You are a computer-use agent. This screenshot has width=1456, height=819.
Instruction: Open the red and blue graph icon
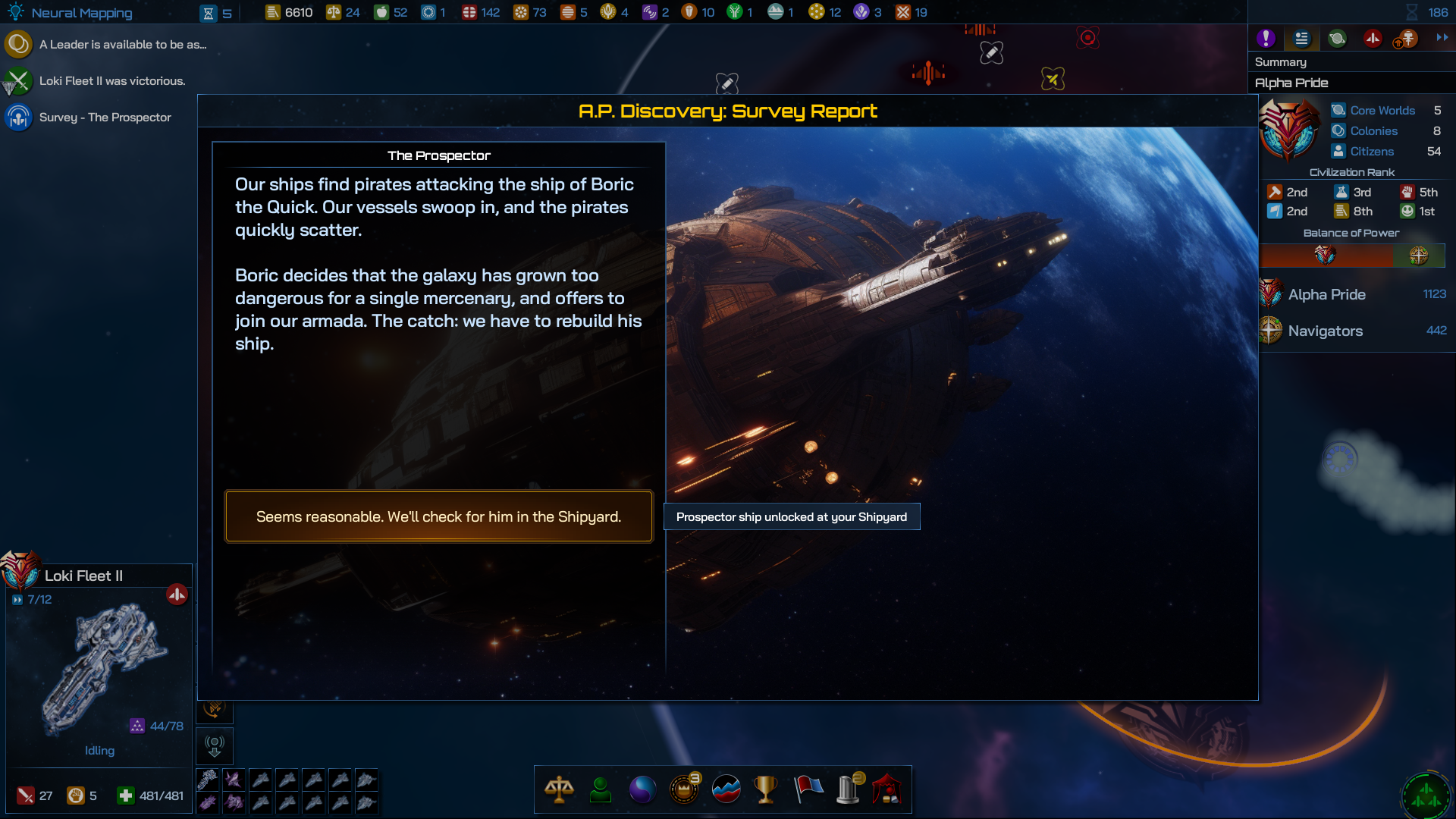pyautogui.click(x=726, y=789)
